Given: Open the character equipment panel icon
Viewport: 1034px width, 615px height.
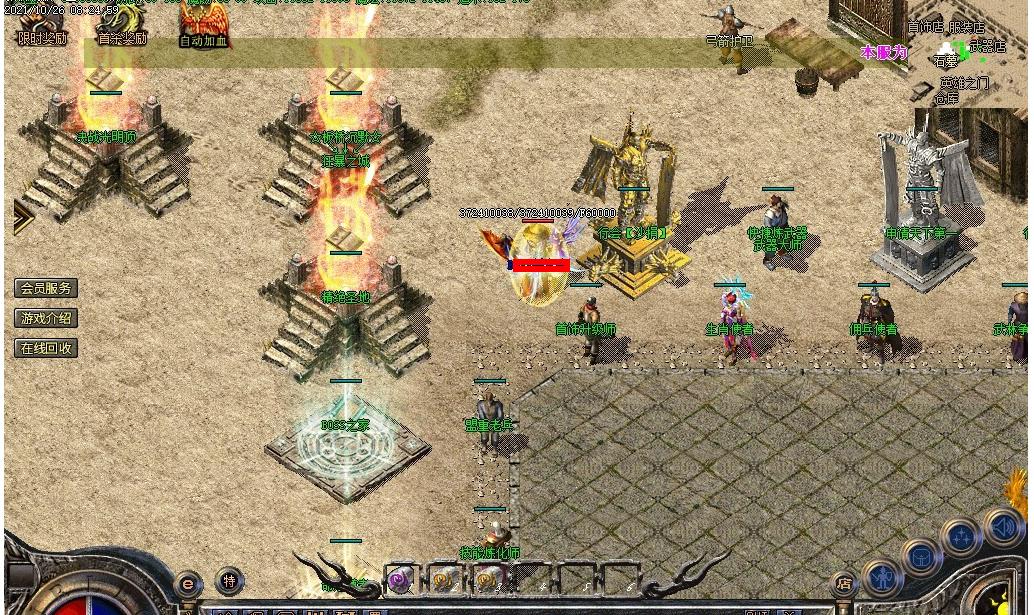Looking at the screenshot, I should coord(882,577).
